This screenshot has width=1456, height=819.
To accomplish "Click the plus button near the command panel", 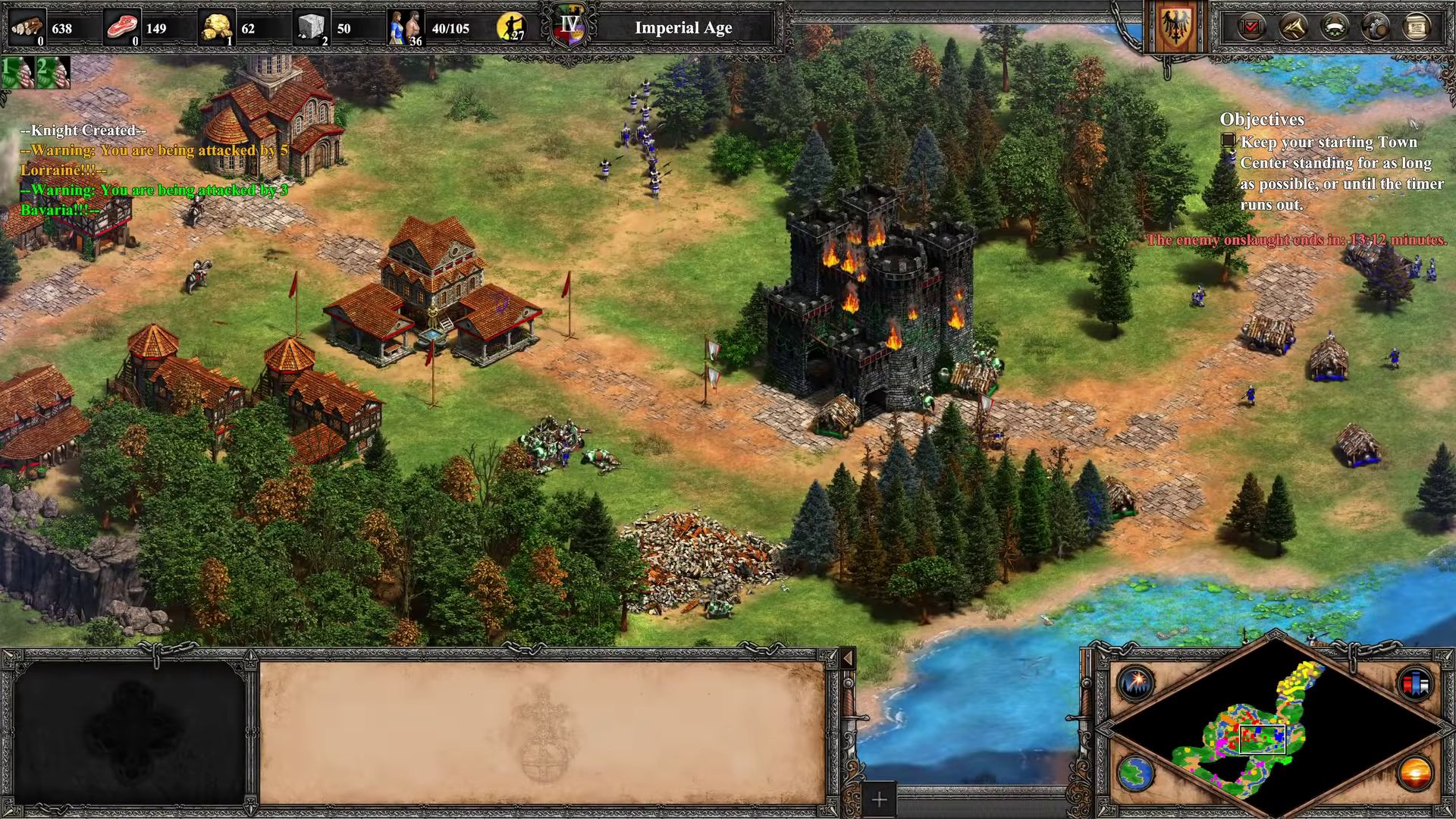I will click(x=877, y=799).
